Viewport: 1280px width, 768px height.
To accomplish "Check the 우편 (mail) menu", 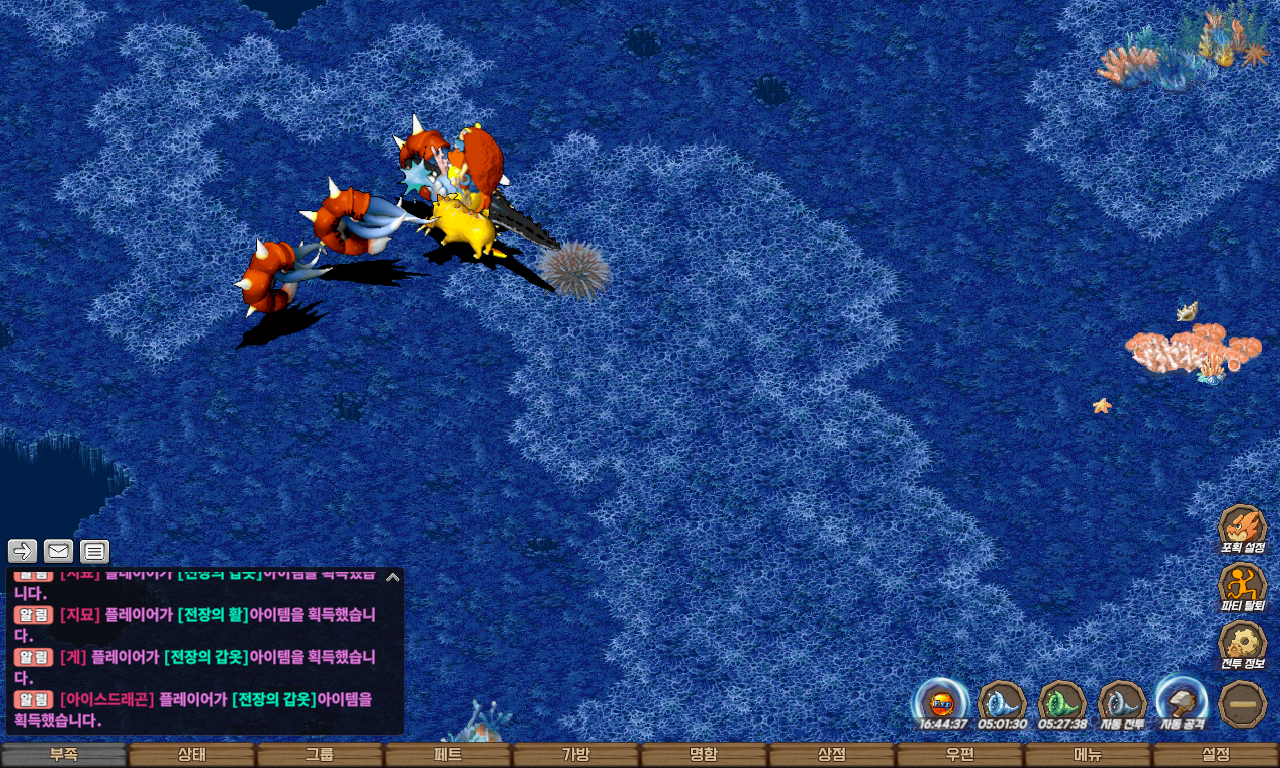I will pos(960,755).
